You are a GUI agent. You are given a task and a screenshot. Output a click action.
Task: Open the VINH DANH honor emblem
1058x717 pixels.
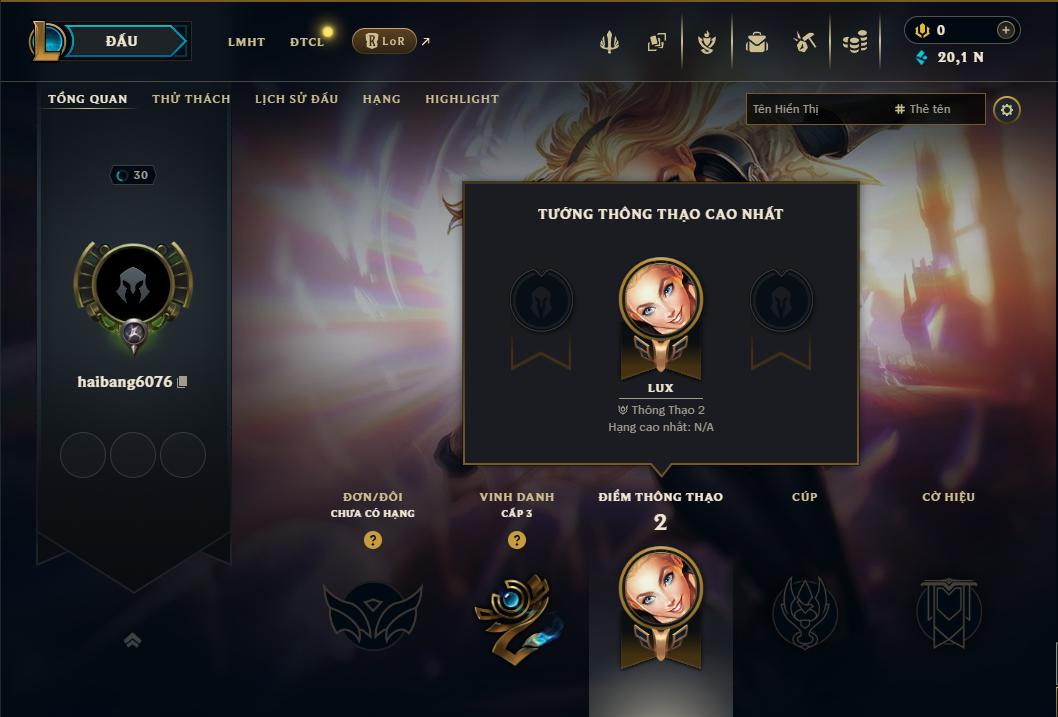pyautogui.click(x=516, y=613)
